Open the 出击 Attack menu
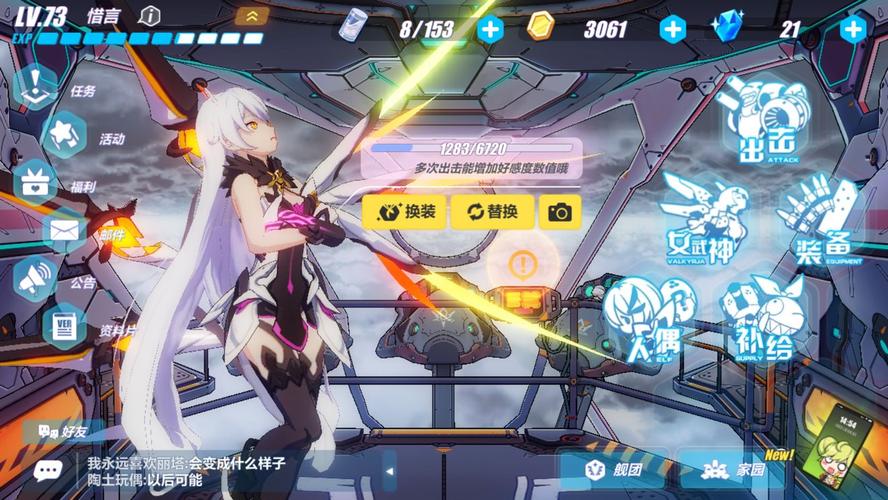Viewport: 888px width, 500px height. point(767,120)
